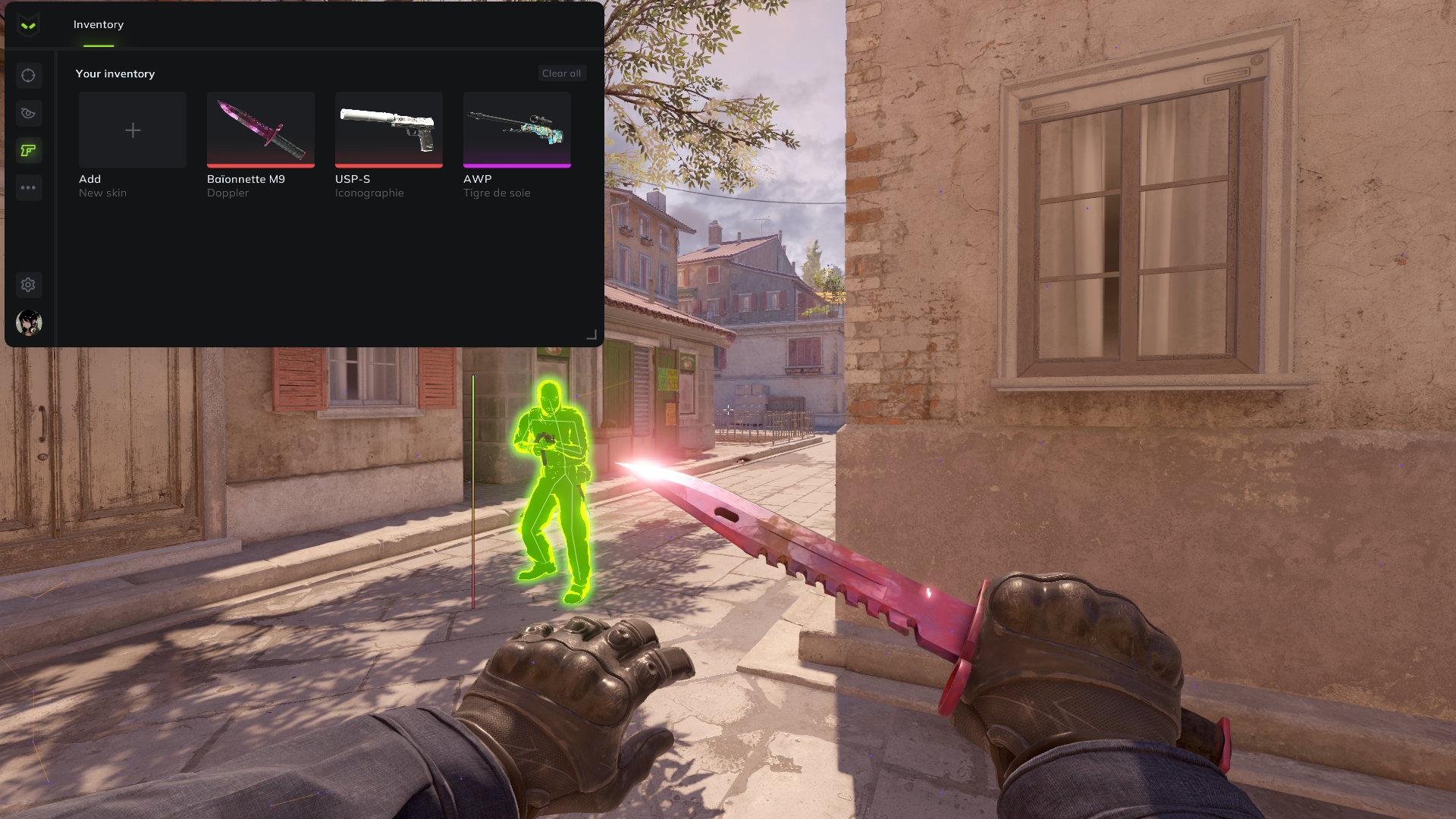Select the pistol skin-changer icon
The width and height of the screenshot is (1456, 819).
(29, 151)
